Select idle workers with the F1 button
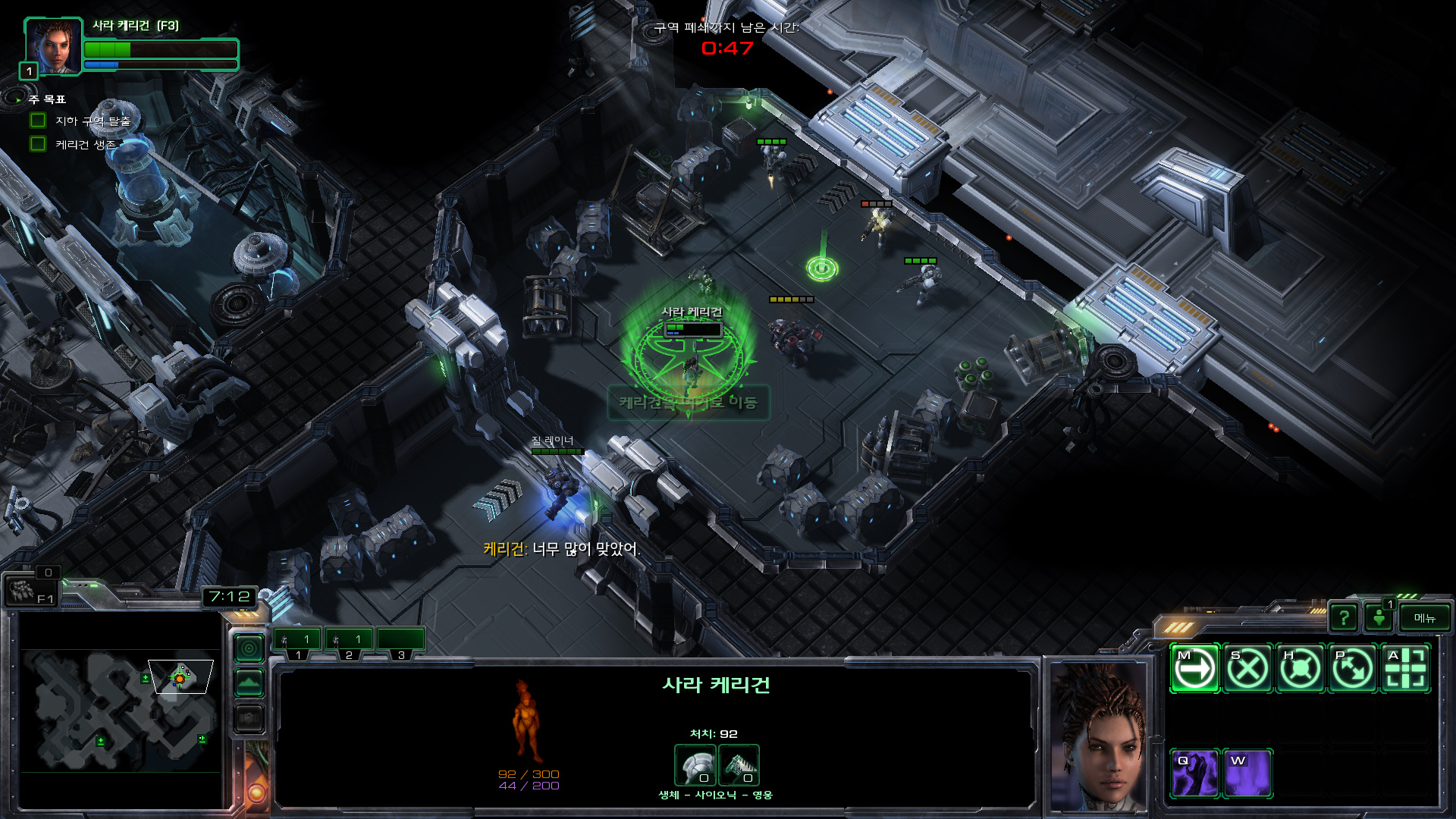1456x819 pixels. point(29,591)
